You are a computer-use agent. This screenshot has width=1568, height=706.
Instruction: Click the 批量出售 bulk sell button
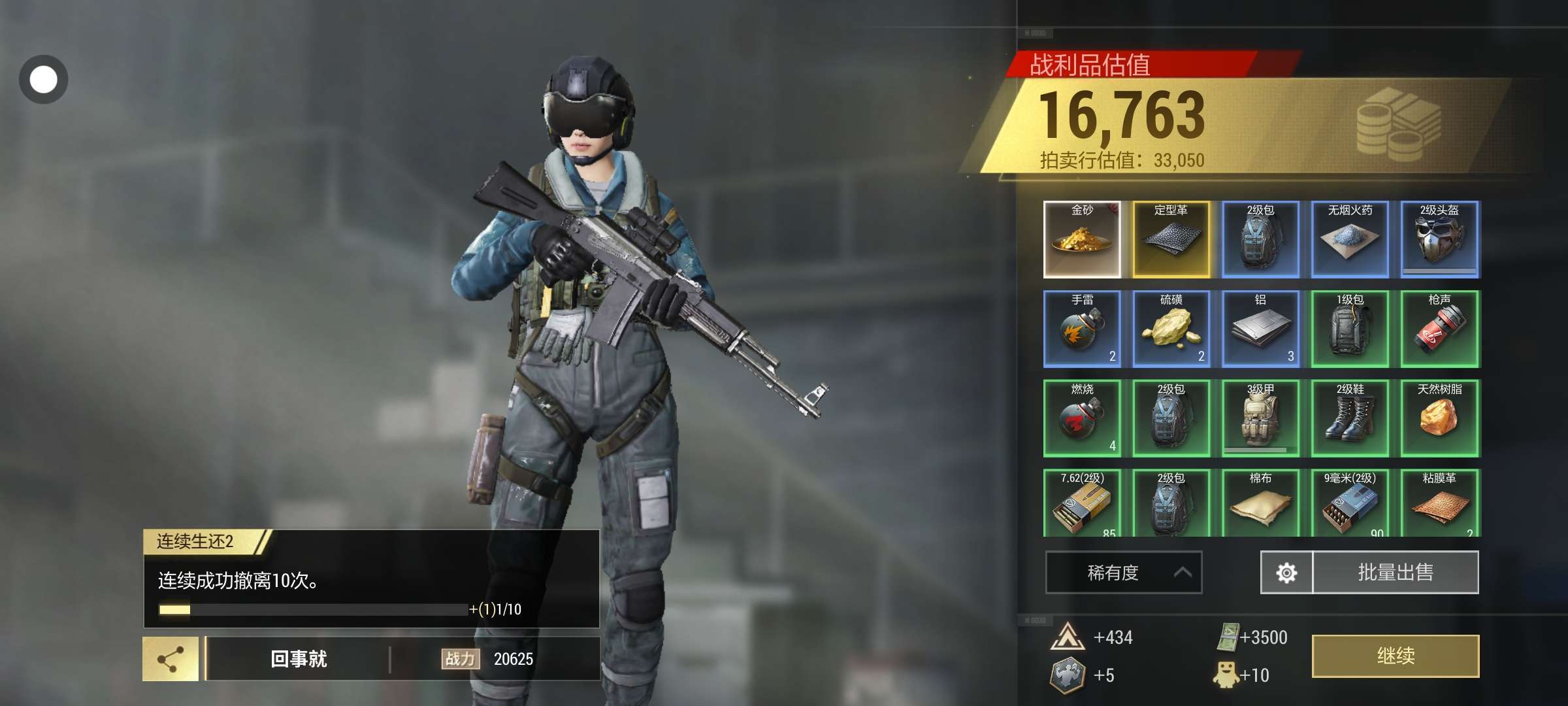click(1395, 573)
